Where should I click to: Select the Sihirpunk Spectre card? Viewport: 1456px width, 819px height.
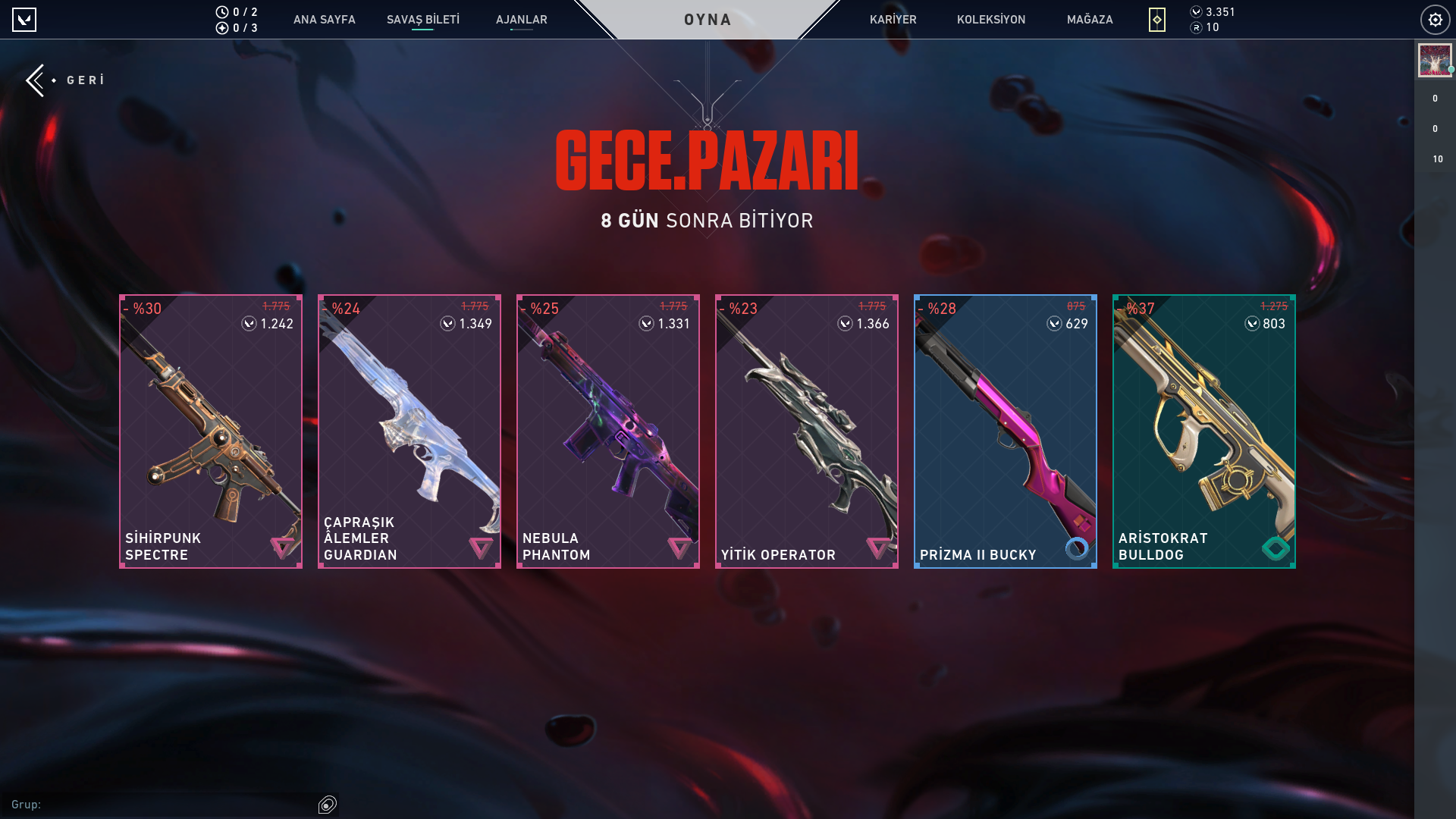click(211, 431)
